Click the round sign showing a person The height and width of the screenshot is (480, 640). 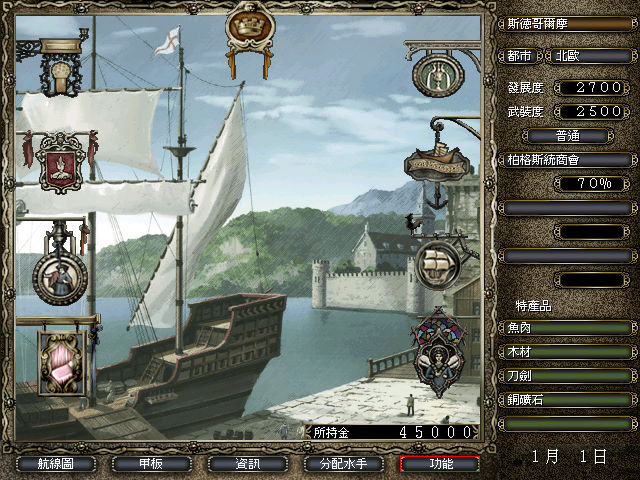59,275
